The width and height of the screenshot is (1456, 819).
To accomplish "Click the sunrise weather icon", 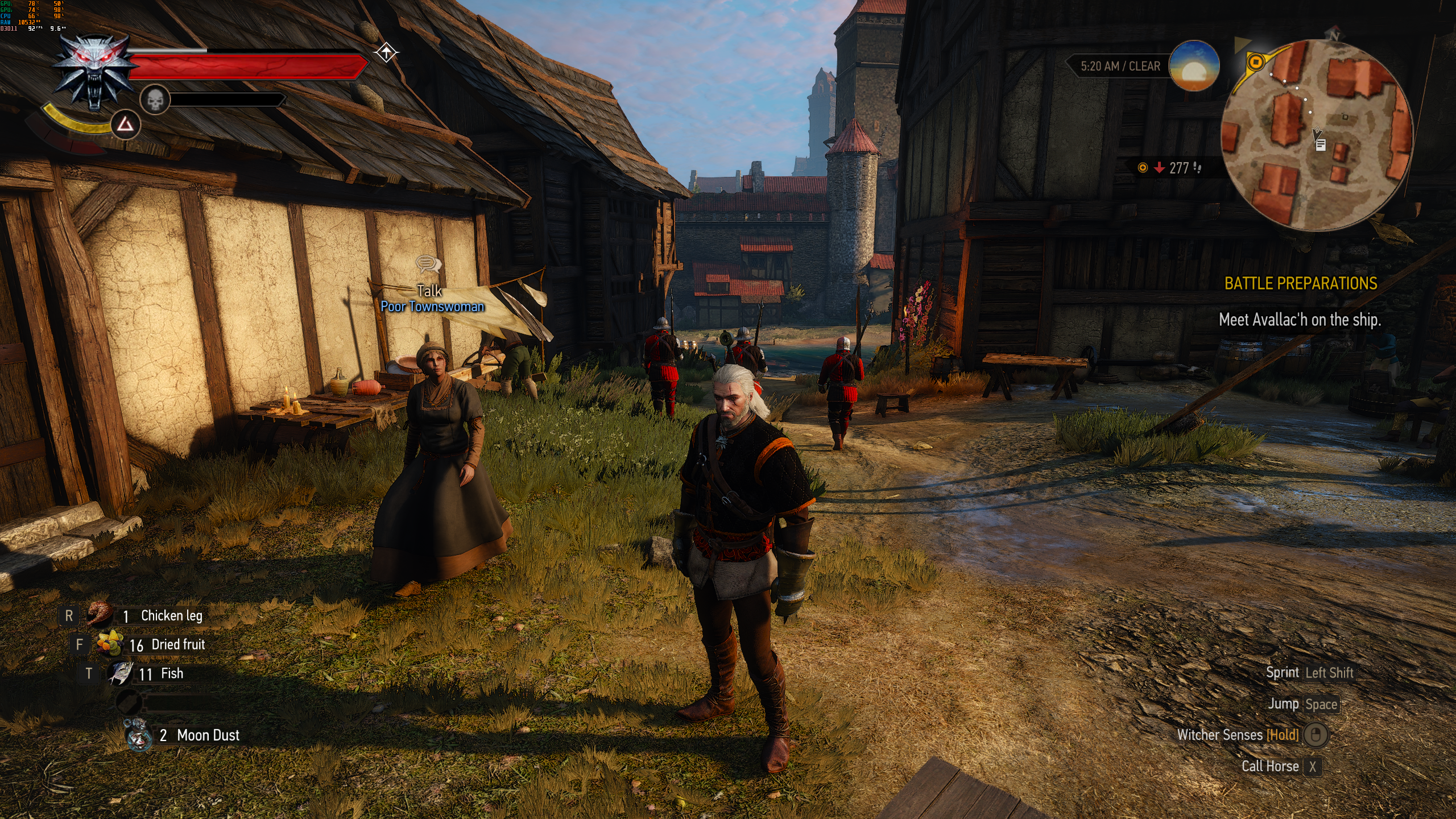I will 1194,66.
